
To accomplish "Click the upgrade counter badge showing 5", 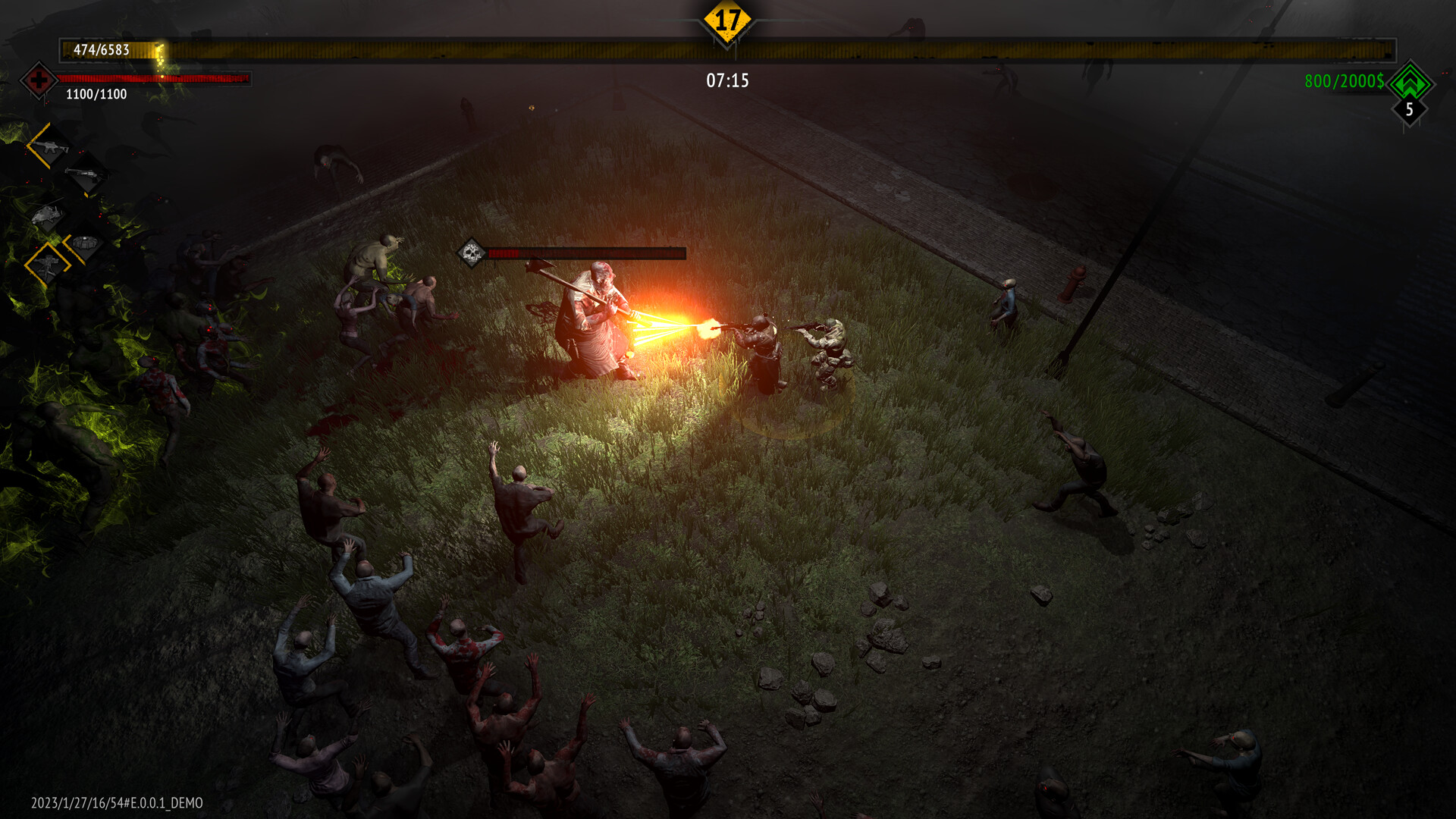I will (x=1410, y=111).
